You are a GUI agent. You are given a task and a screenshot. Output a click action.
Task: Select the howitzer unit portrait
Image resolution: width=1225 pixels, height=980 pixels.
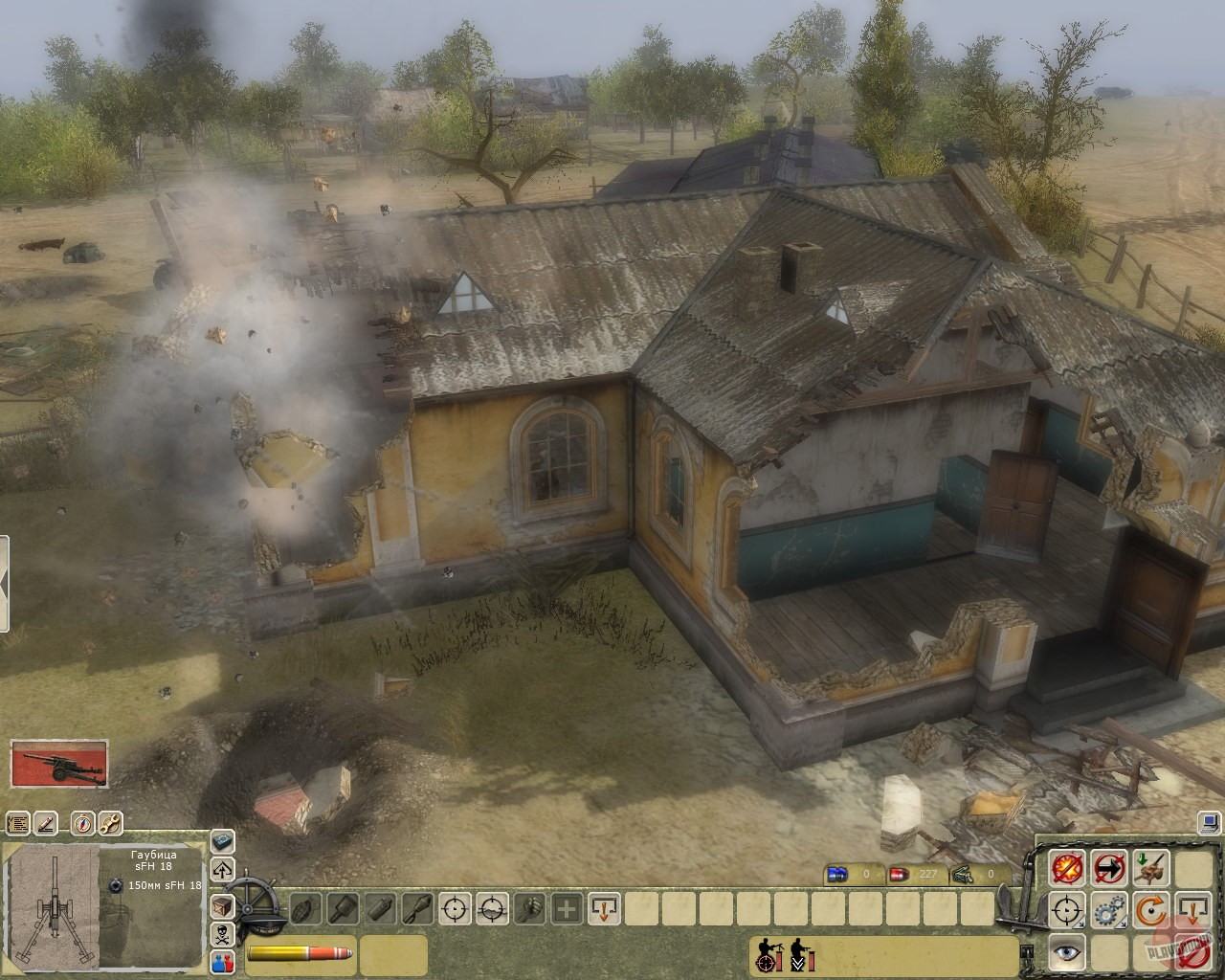(x=59, y=764)
